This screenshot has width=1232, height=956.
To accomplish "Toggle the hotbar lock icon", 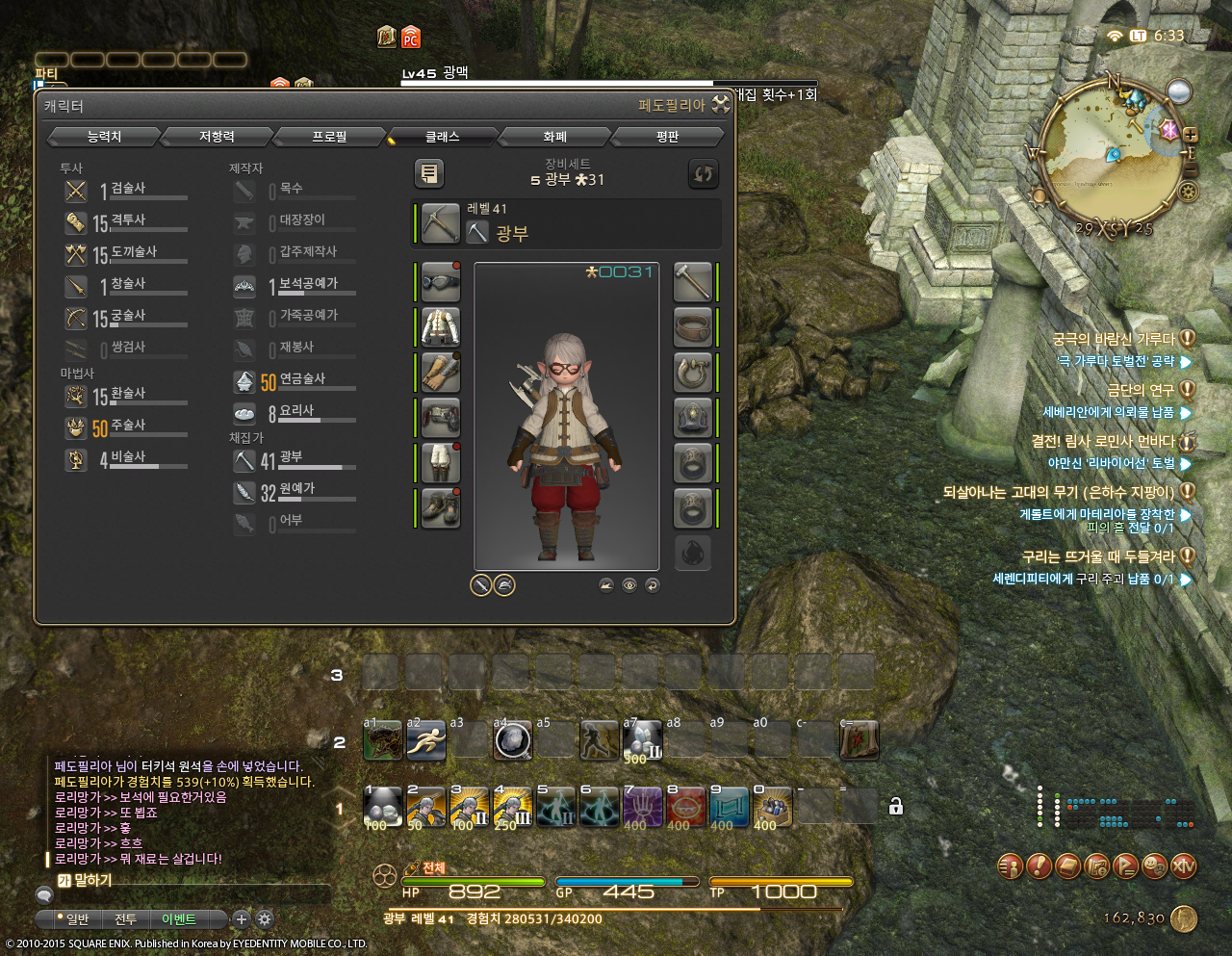I will [896, 807].
